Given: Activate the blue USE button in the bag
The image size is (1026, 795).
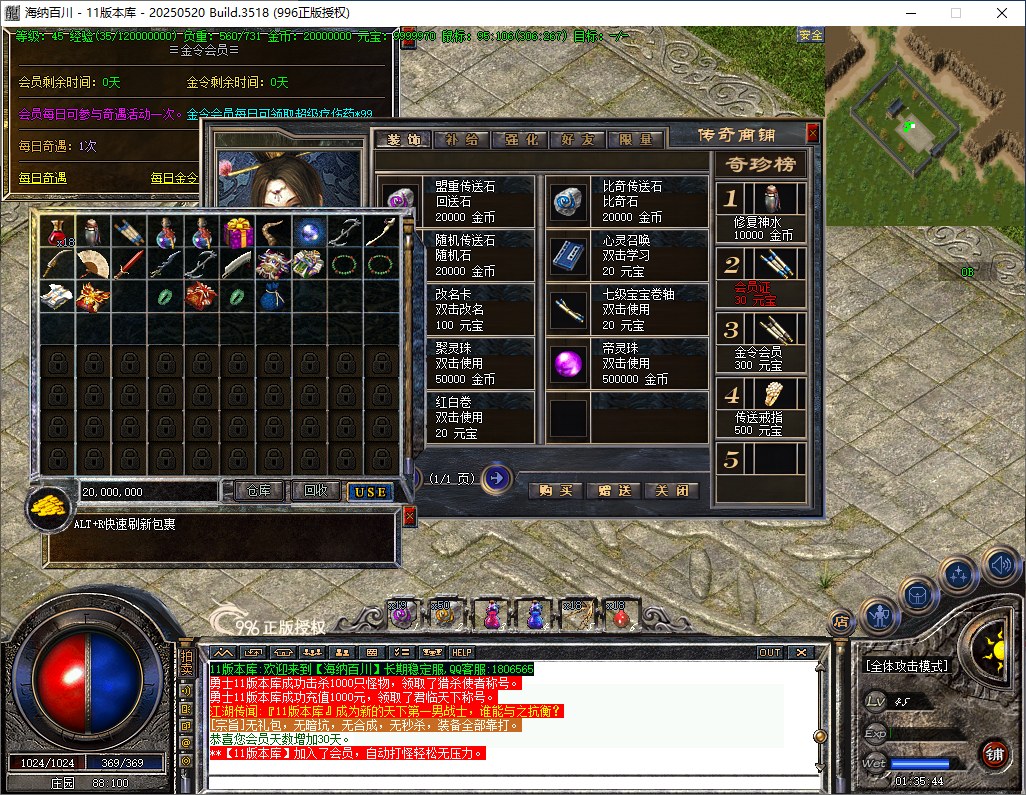Looking at the screenshot, I should point(370,492).
